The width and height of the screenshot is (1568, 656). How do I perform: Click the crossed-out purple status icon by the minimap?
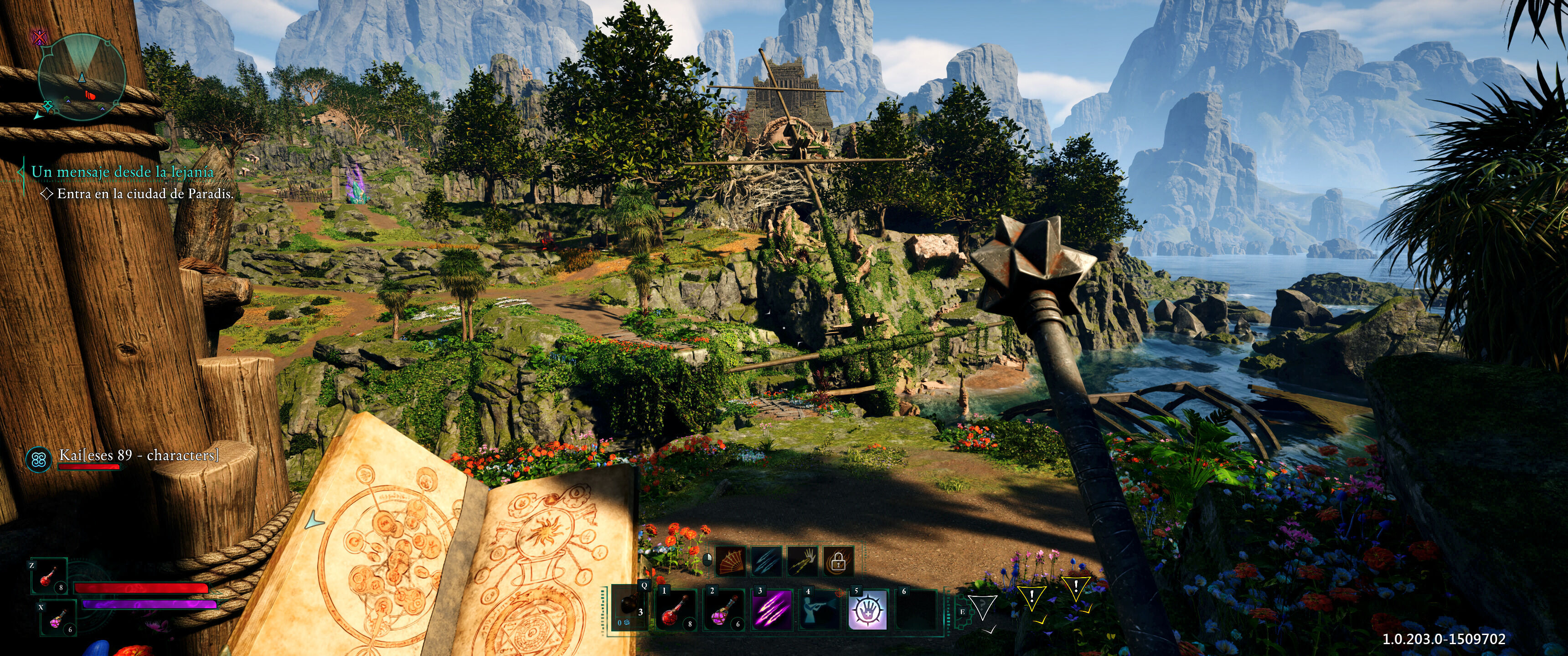tap(40, 38)
